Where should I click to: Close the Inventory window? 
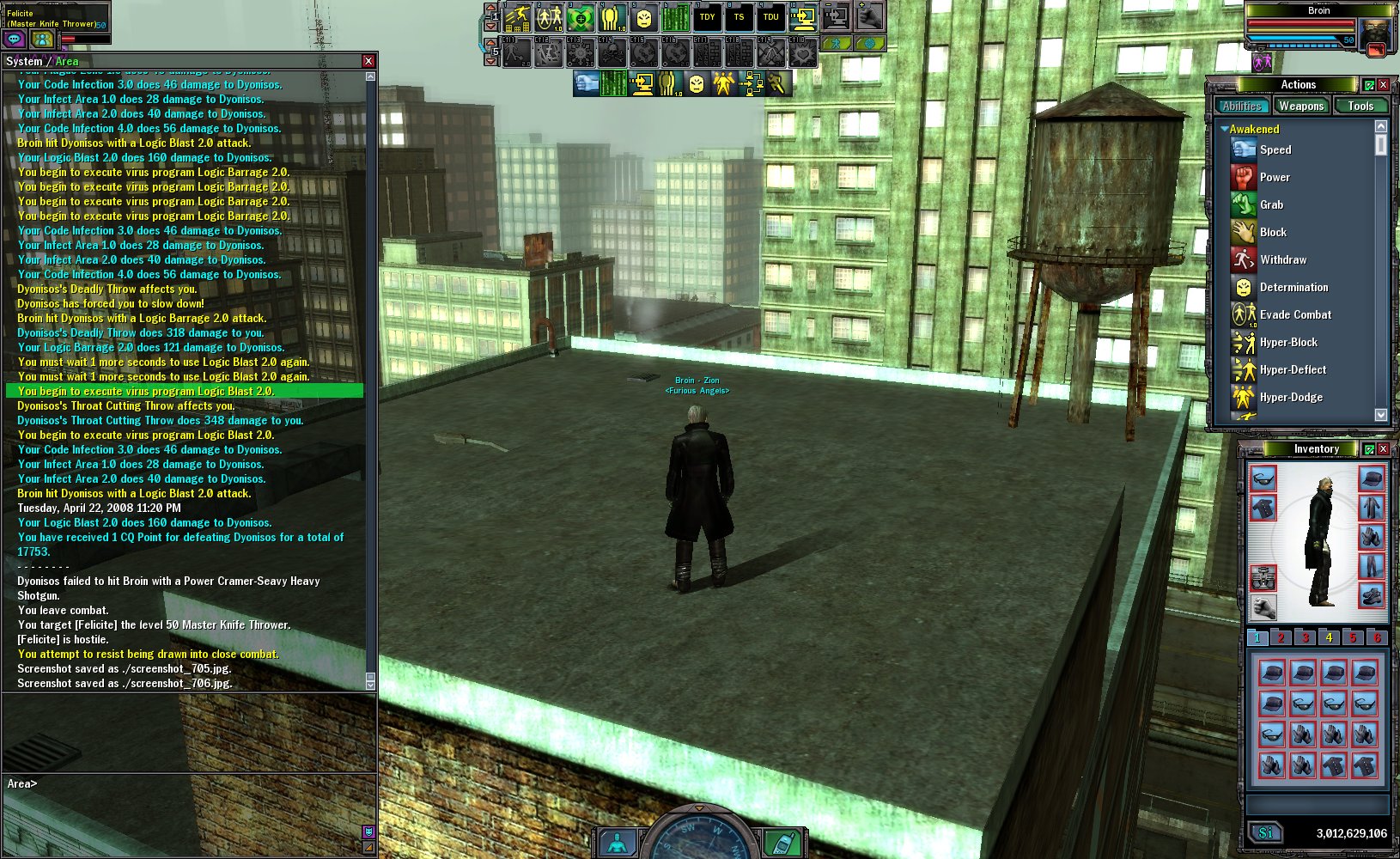point(1383,448)
